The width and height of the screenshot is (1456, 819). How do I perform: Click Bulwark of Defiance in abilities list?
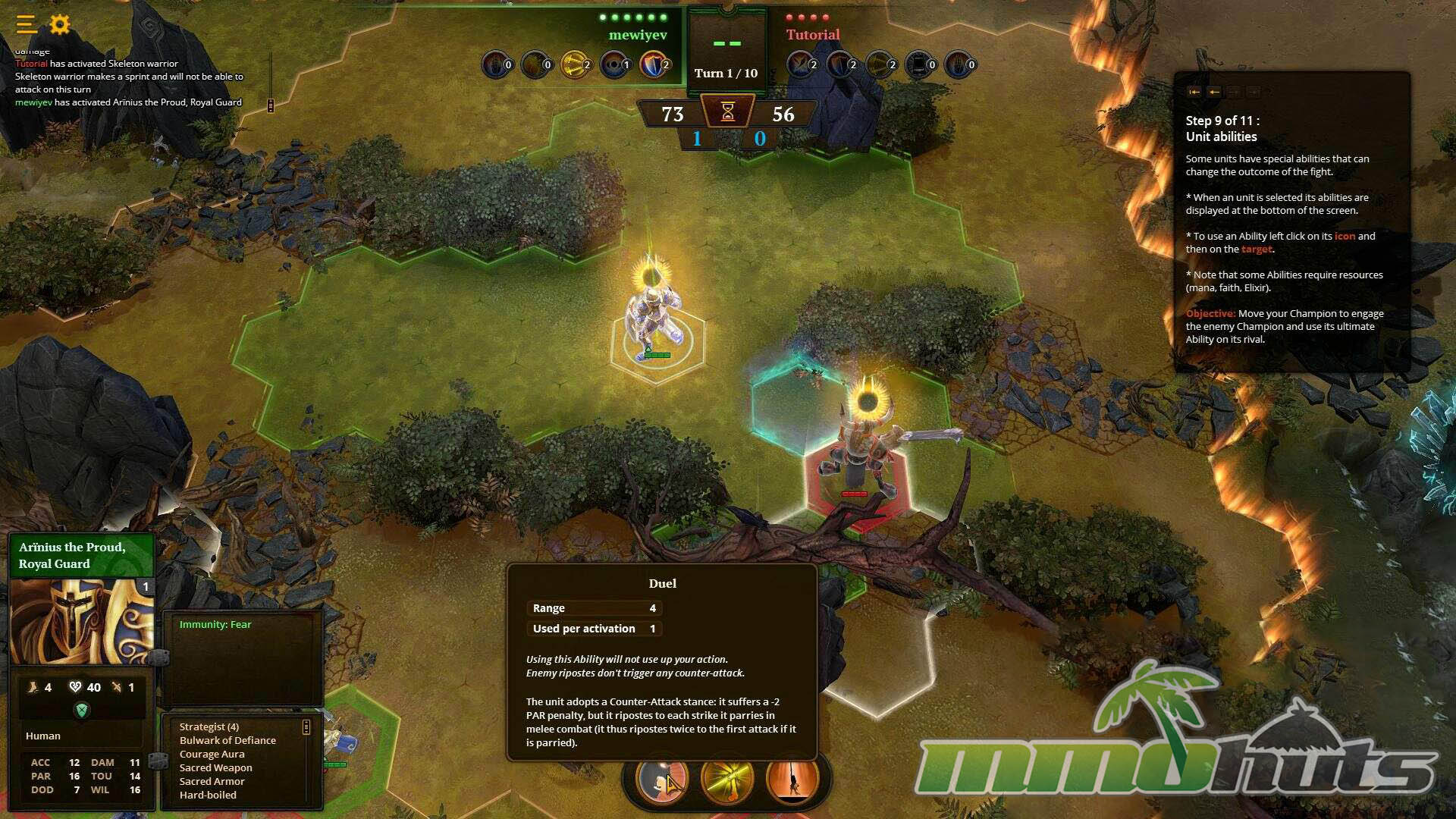[x=227, y=740]
